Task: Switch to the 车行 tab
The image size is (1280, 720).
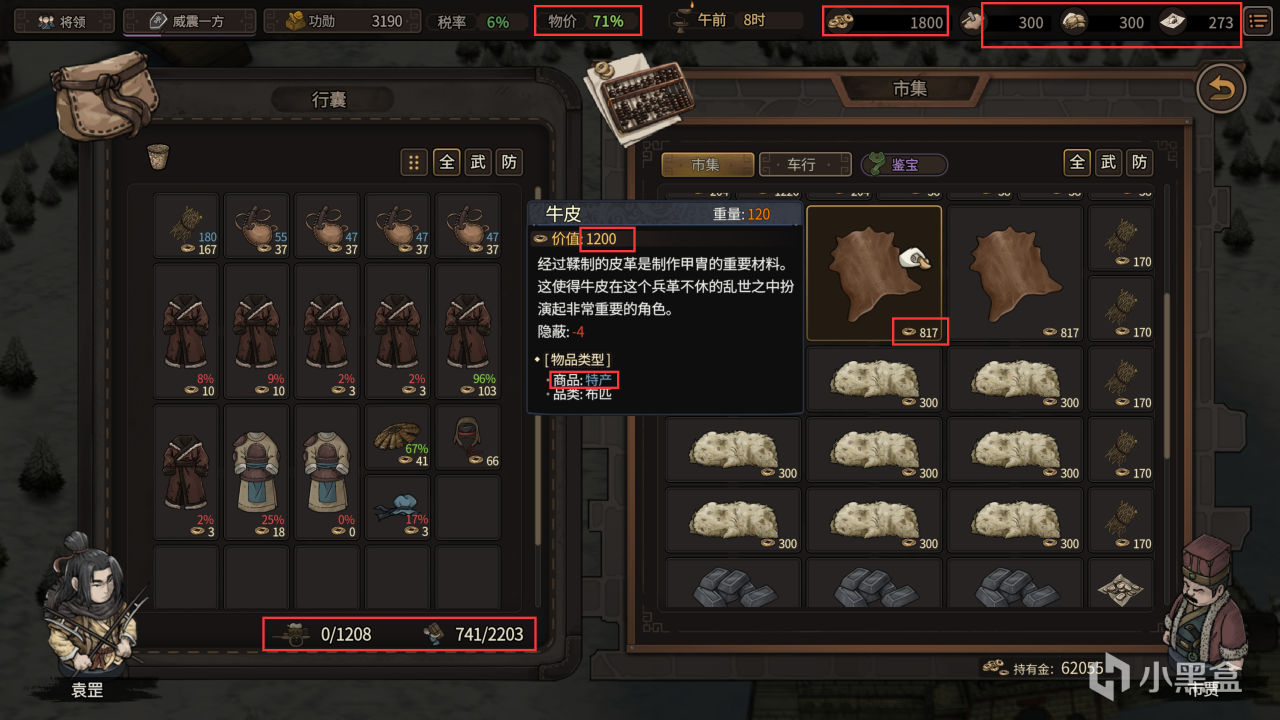Action: (x=804, y=164)
